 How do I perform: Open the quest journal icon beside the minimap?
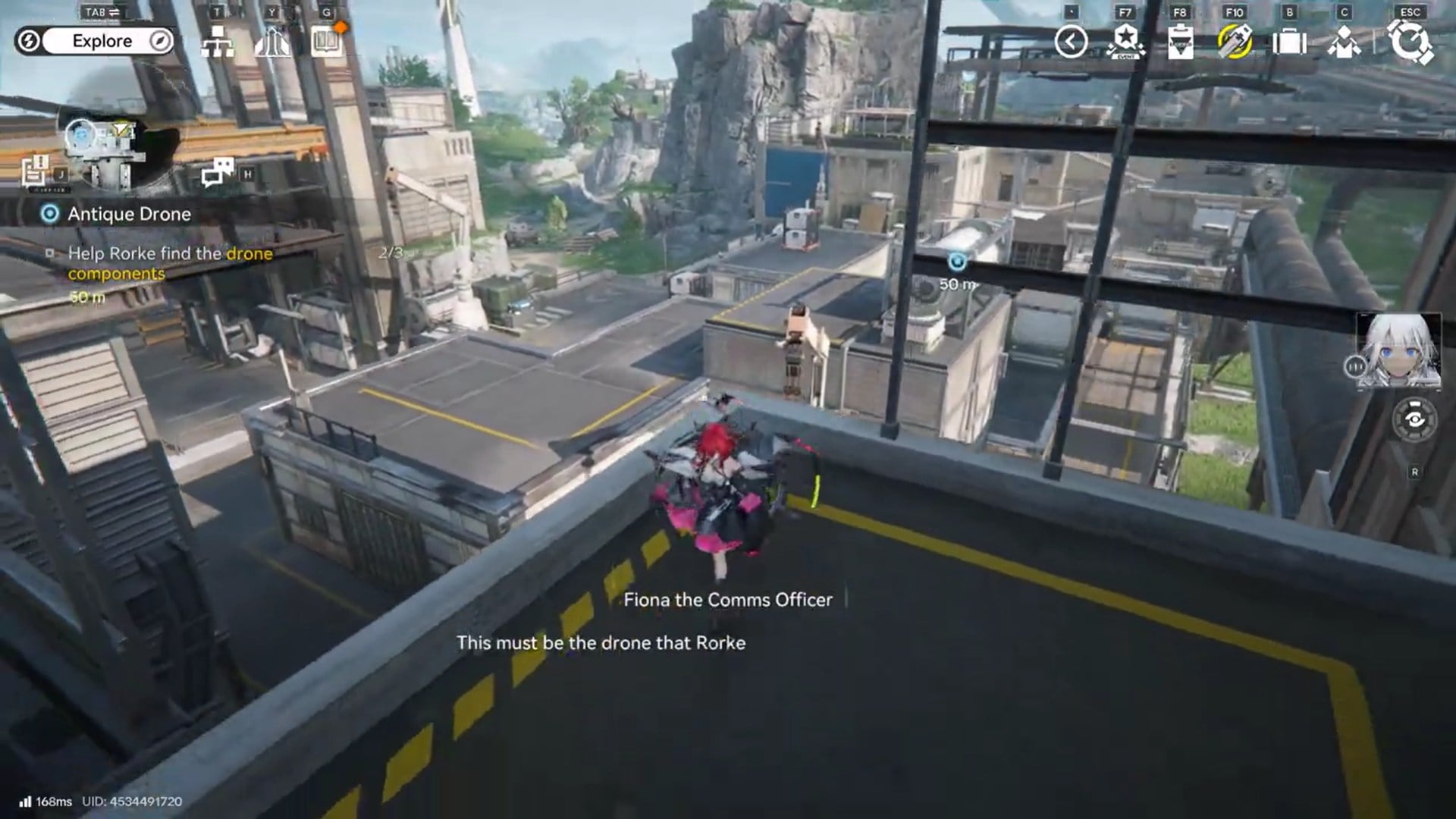click(38, 168)
